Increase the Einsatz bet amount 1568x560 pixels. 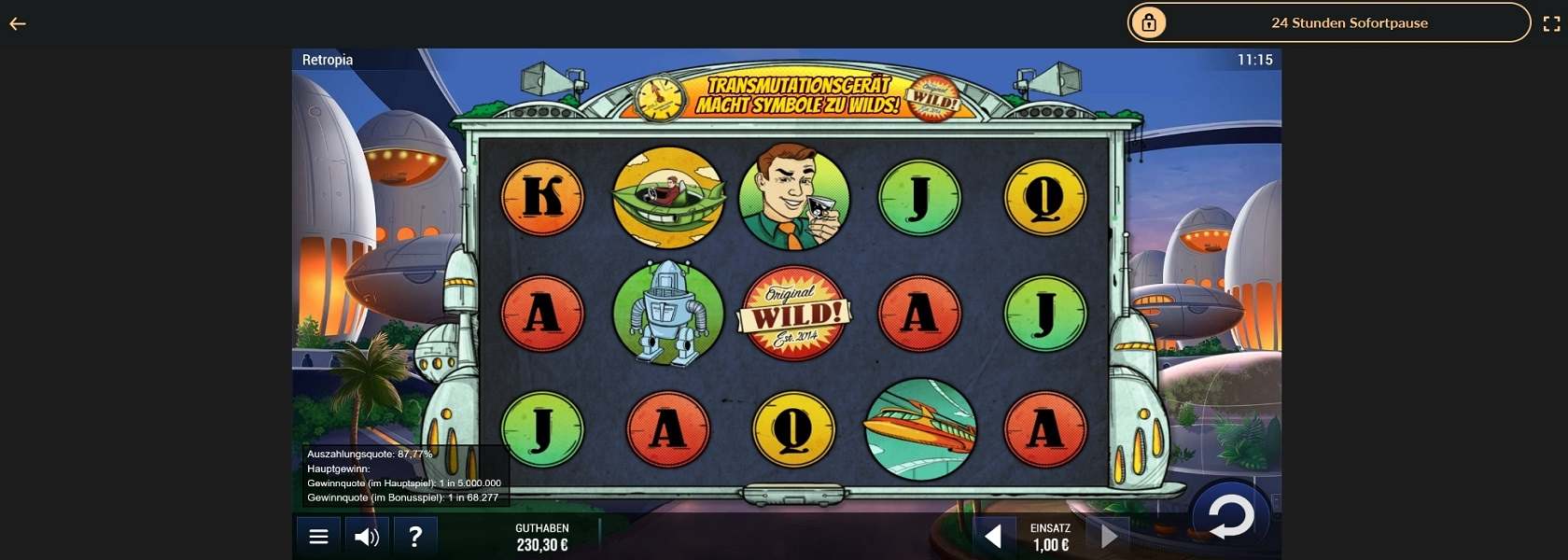pyautogui.click(x=1109, y=536)
